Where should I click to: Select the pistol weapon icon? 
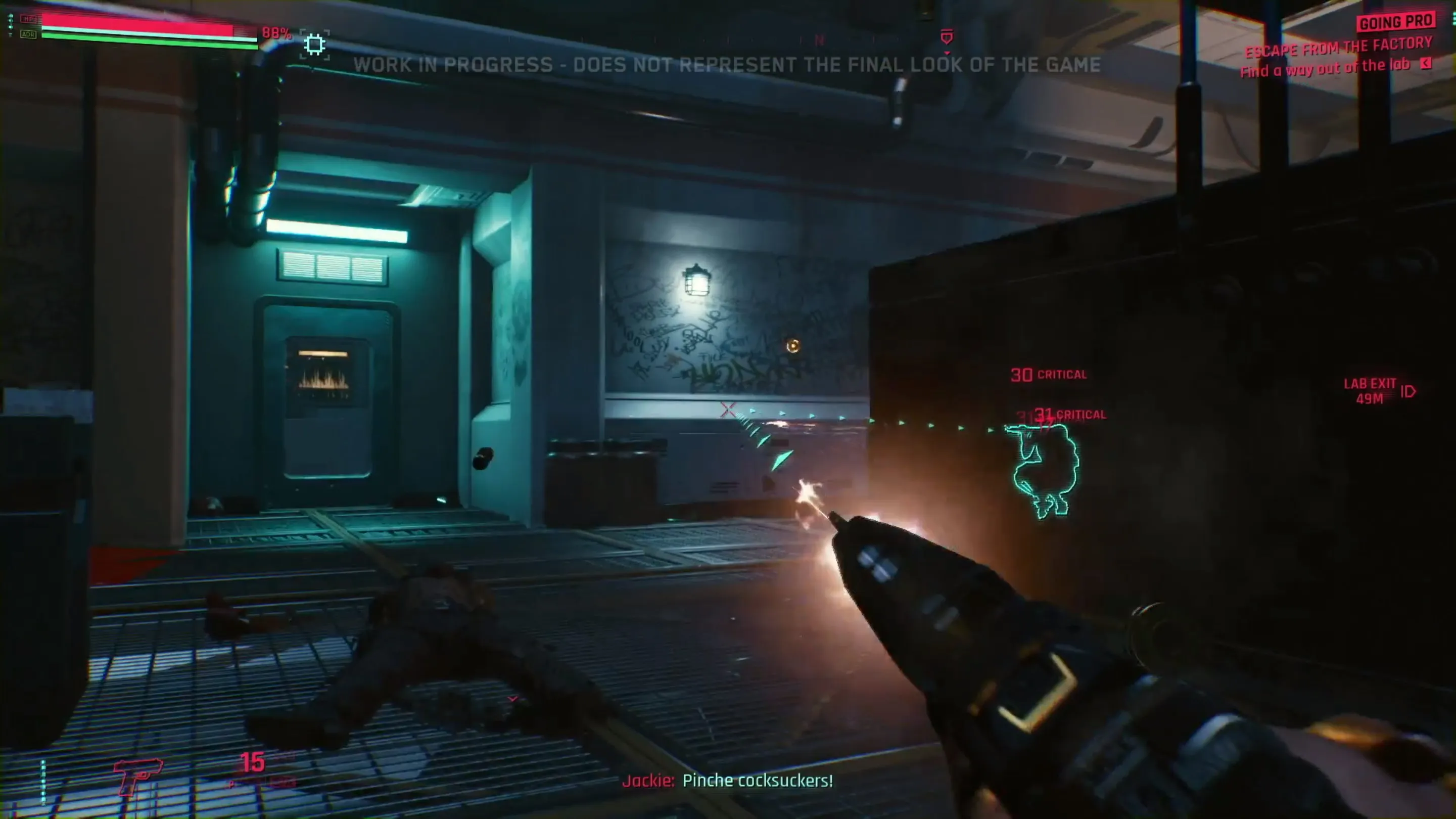click(137, 776)
